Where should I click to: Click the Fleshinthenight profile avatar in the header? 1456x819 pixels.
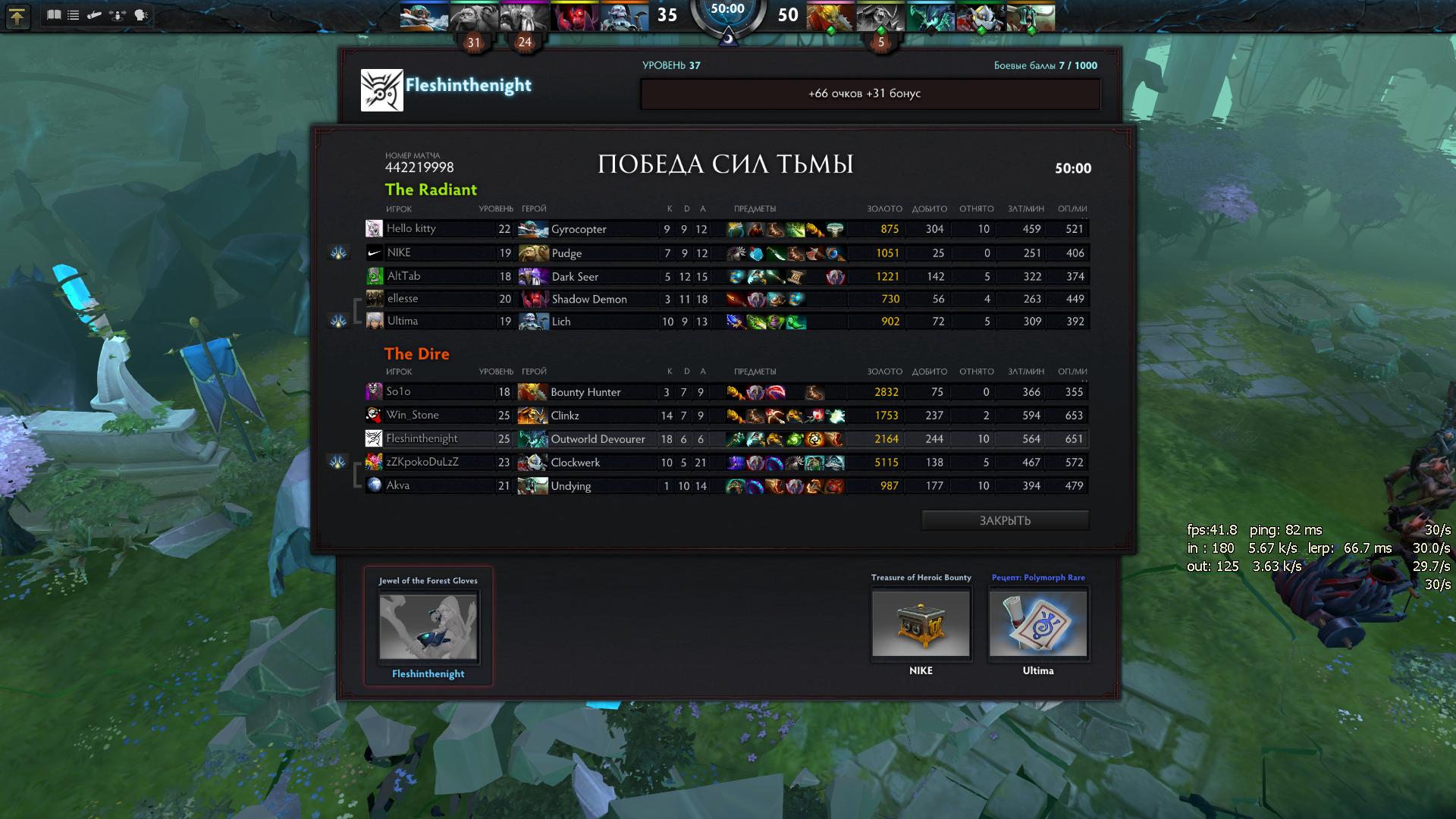(381, 90)
